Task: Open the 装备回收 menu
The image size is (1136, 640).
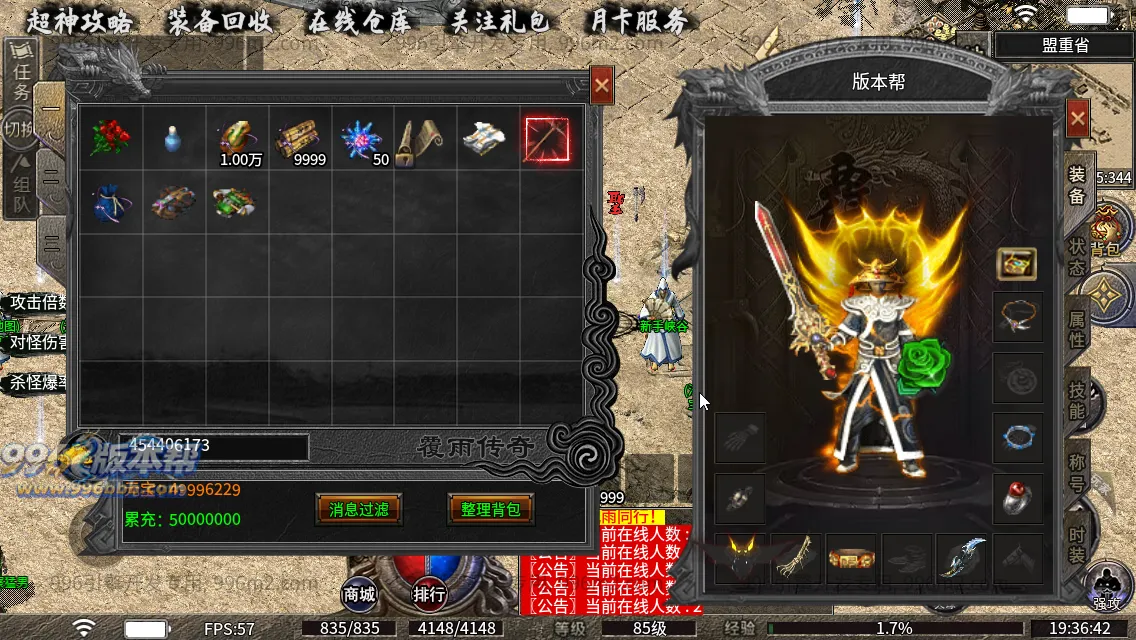Action: click(x=221, y=21)
